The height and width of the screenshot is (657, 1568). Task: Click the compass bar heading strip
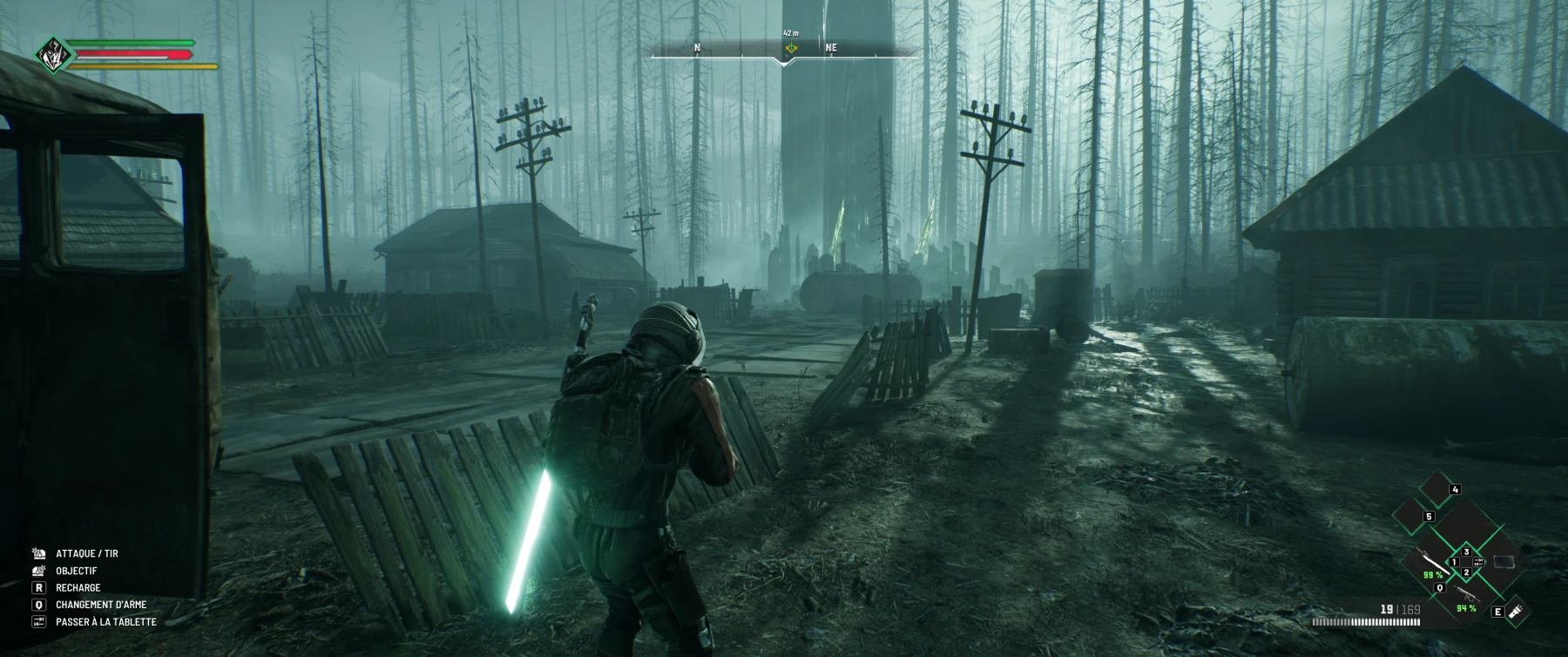(x=784, y=52)
